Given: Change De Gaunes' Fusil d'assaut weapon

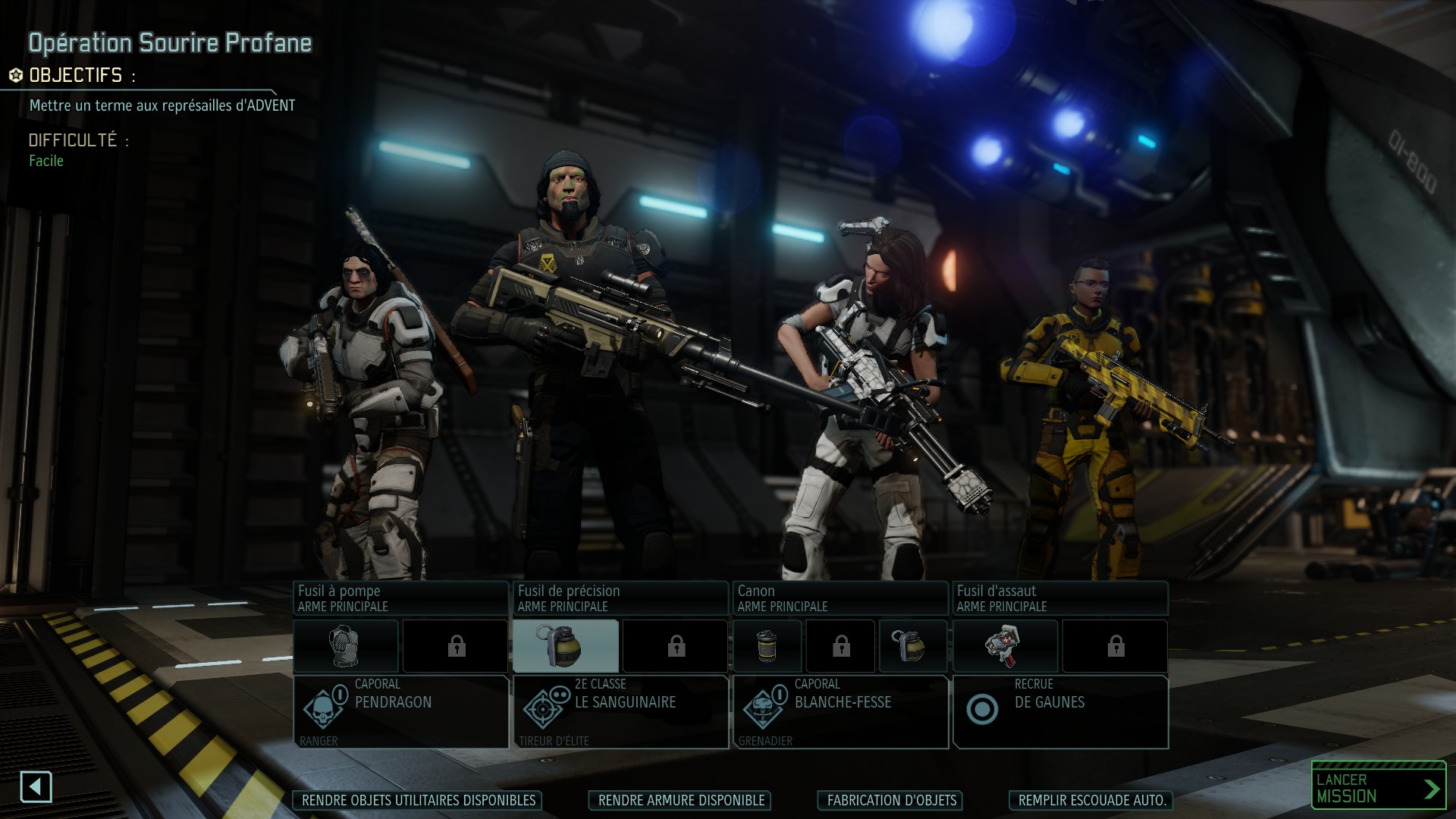Looking at the screenshot, I should coord(1060,598).
